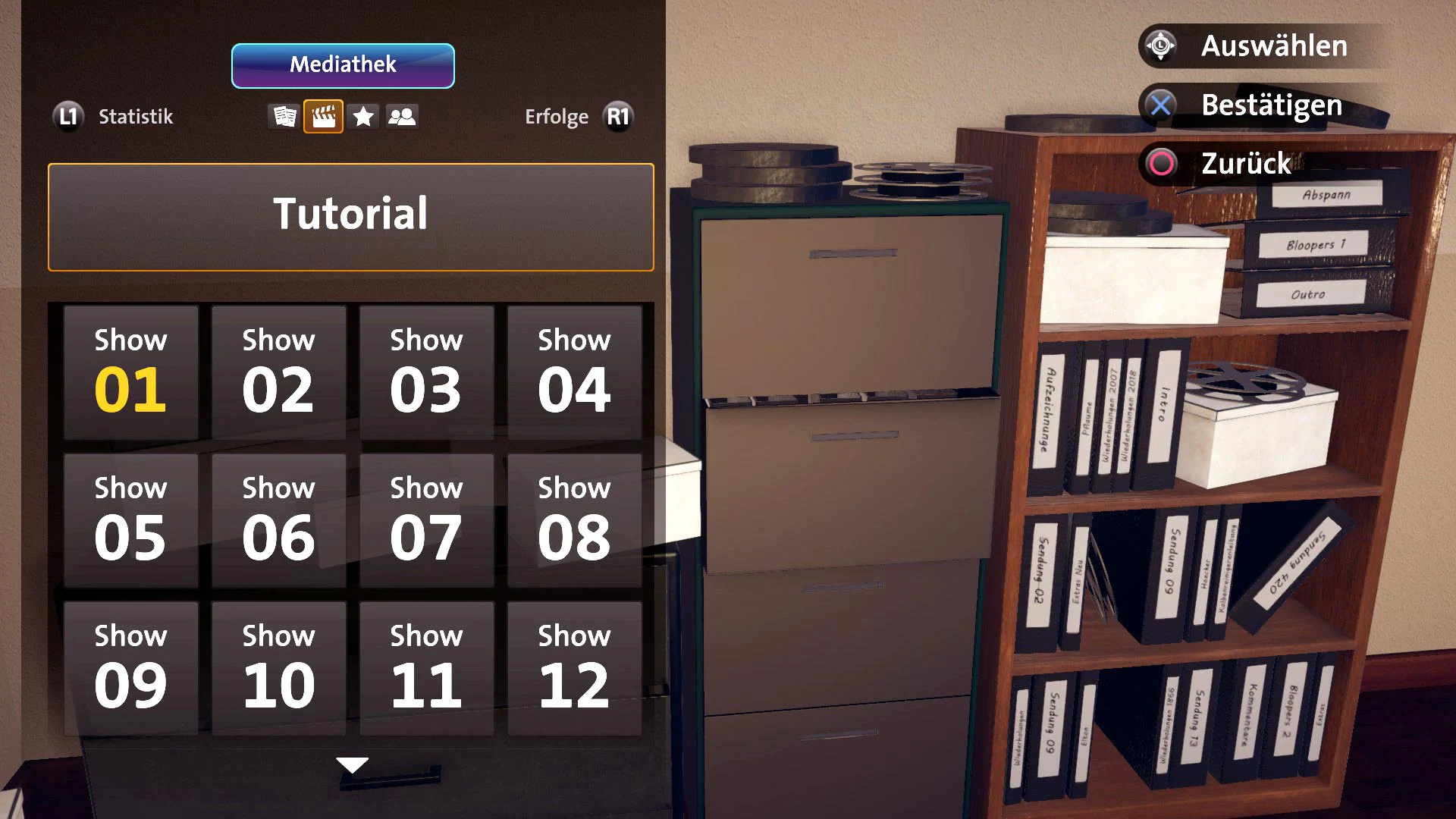
Task: Open the Statistik menu entry
Action: click(x=135, y=116)
